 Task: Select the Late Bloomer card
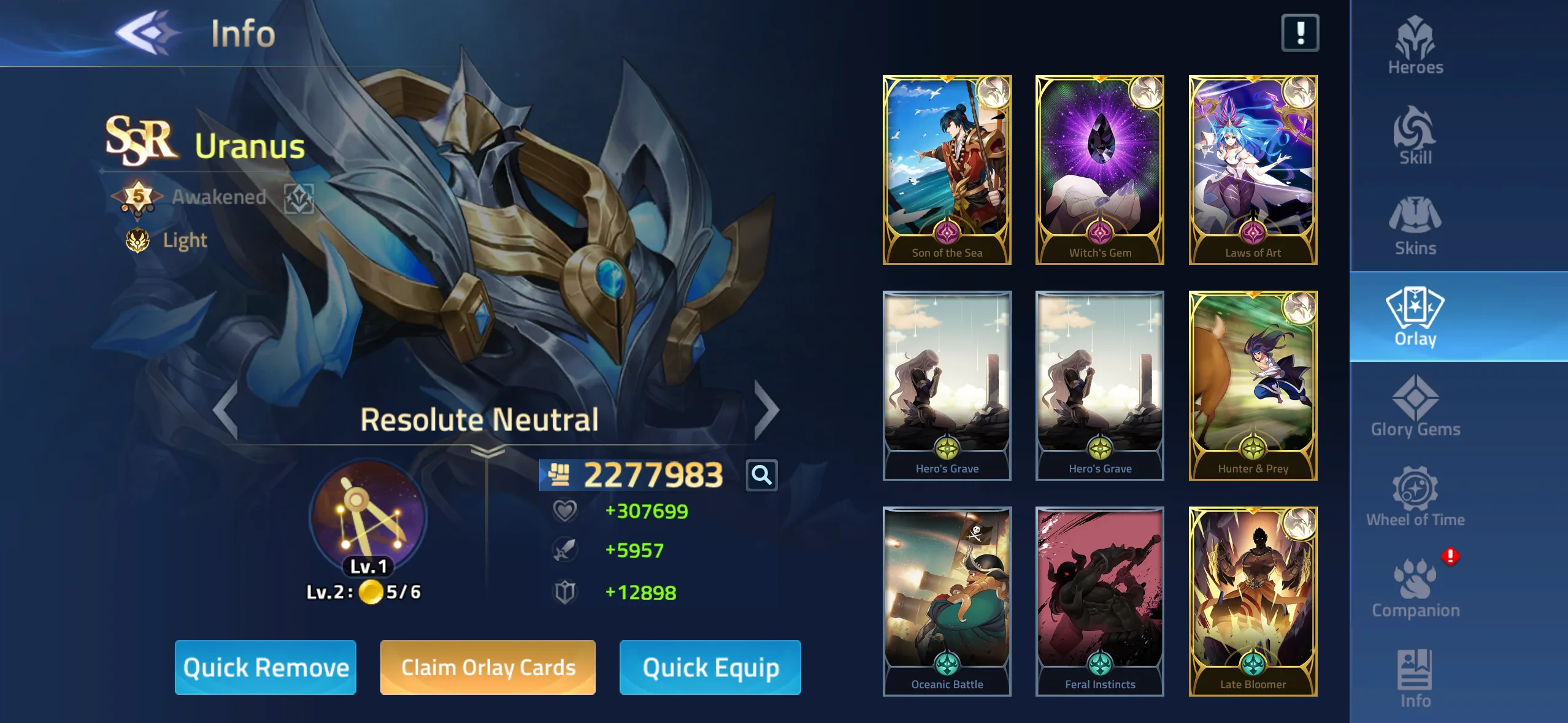coord(1253,602)
